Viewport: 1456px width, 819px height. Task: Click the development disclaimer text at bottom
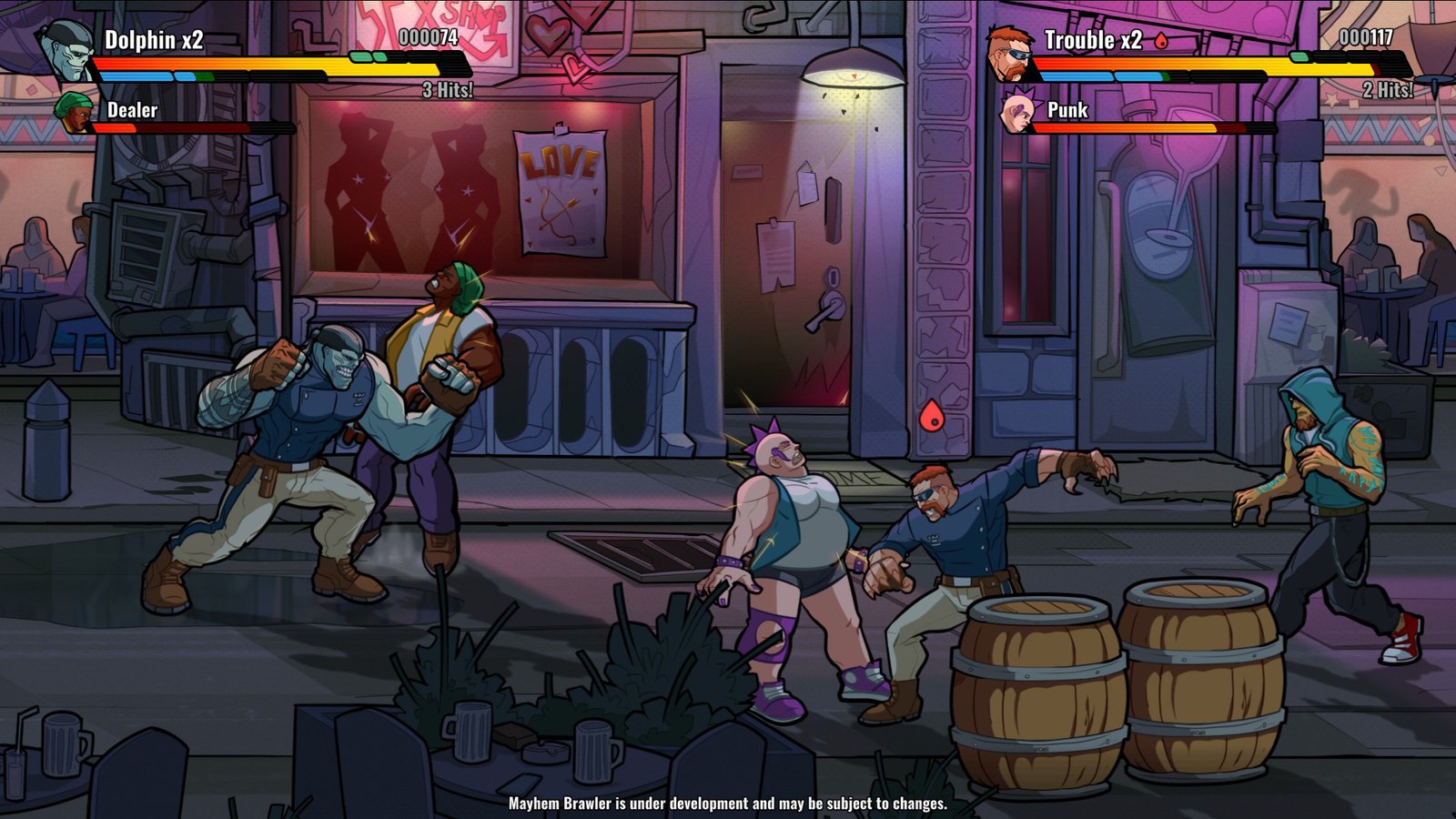728,804
